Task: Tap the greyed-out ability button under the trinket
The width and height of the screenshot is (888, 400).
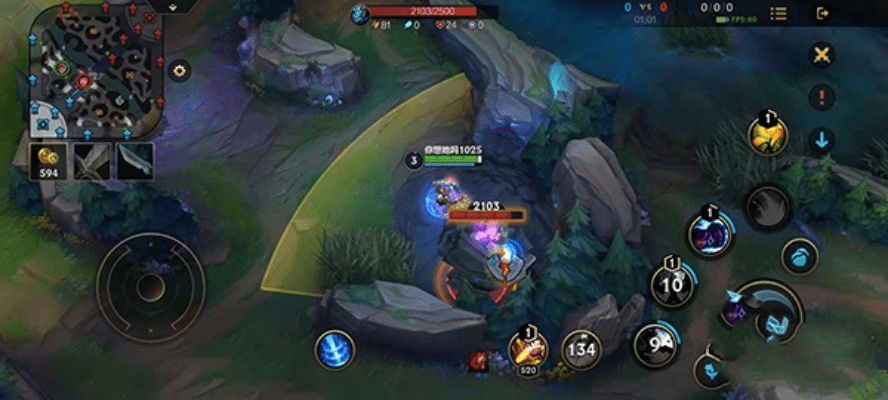Action: (768, 207)
